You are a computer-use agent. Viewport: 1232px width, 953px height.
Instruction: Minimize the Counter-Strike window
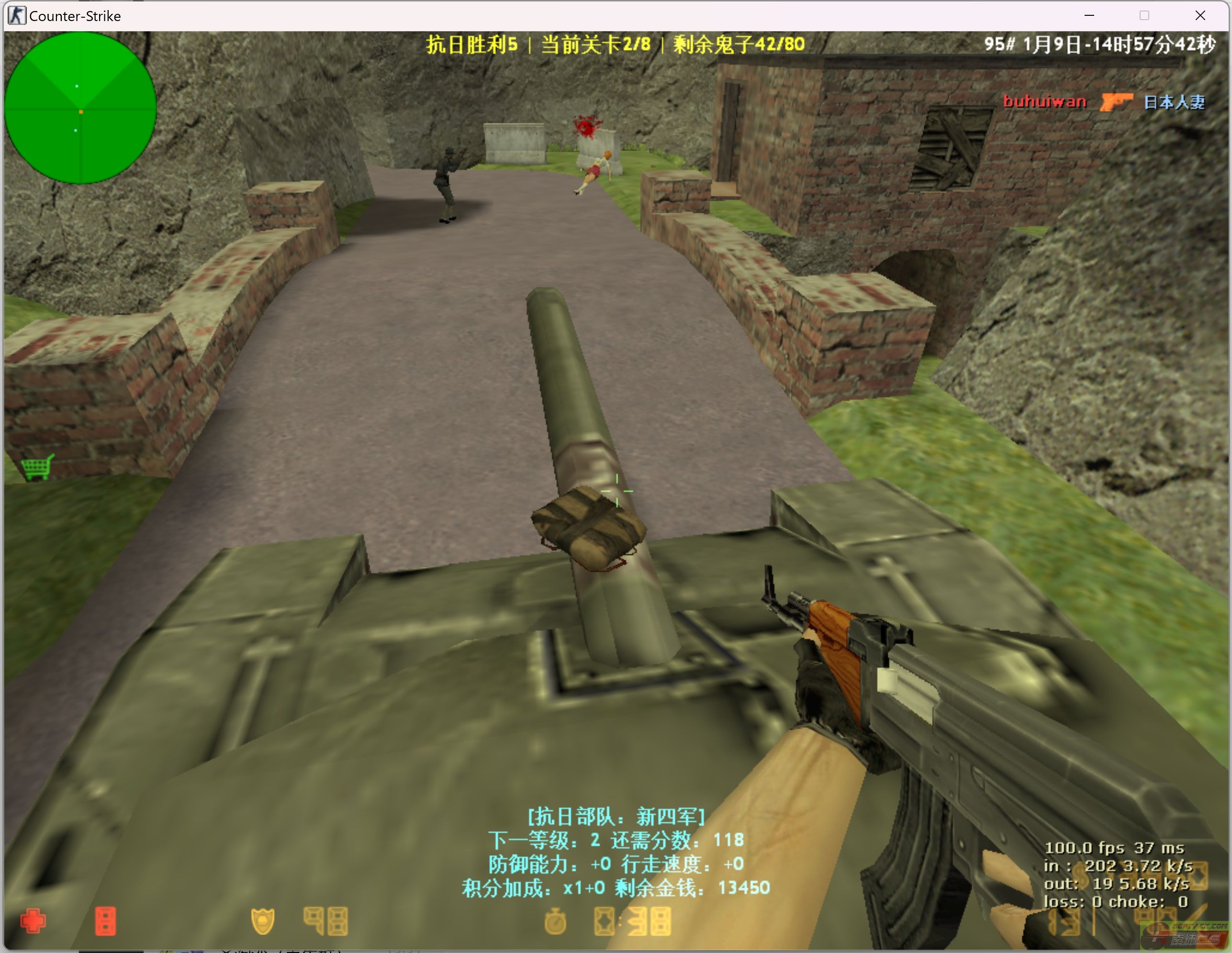pos(1089,16)
